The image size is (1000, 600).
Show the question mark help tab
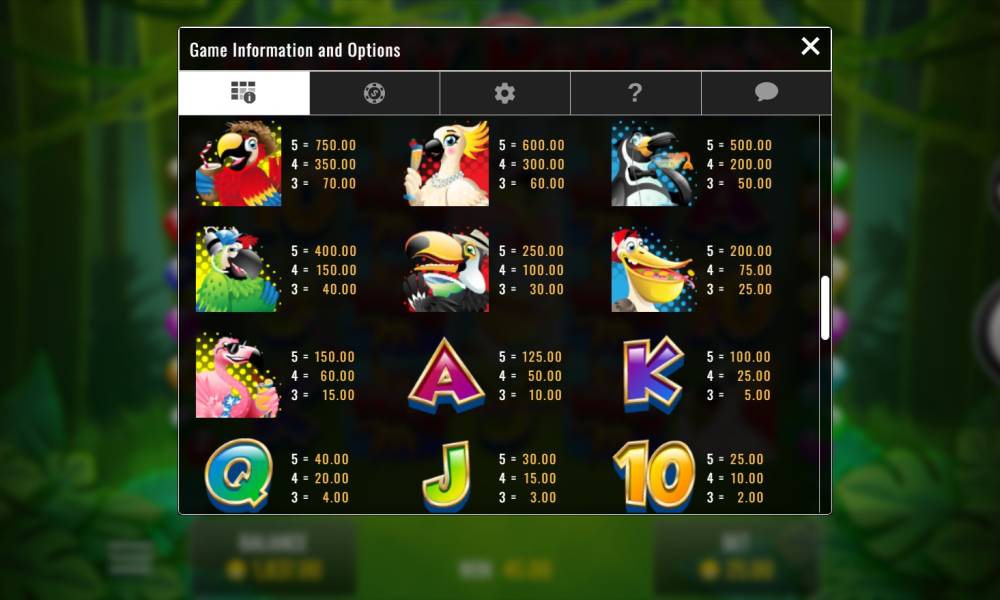(x=635, y=93)
